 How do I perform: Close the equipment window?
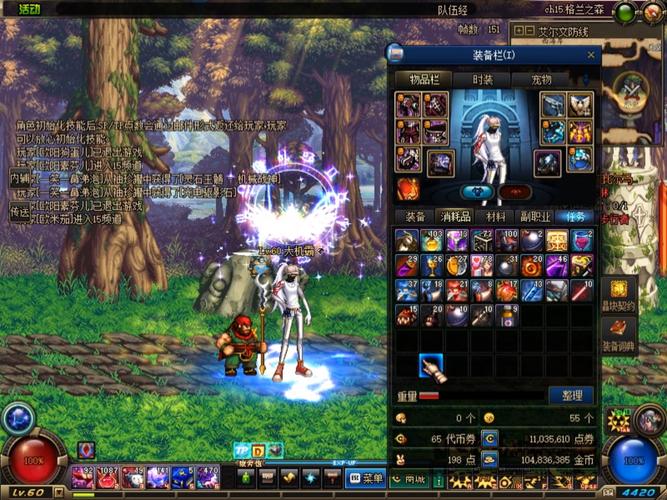click(591, 54)
